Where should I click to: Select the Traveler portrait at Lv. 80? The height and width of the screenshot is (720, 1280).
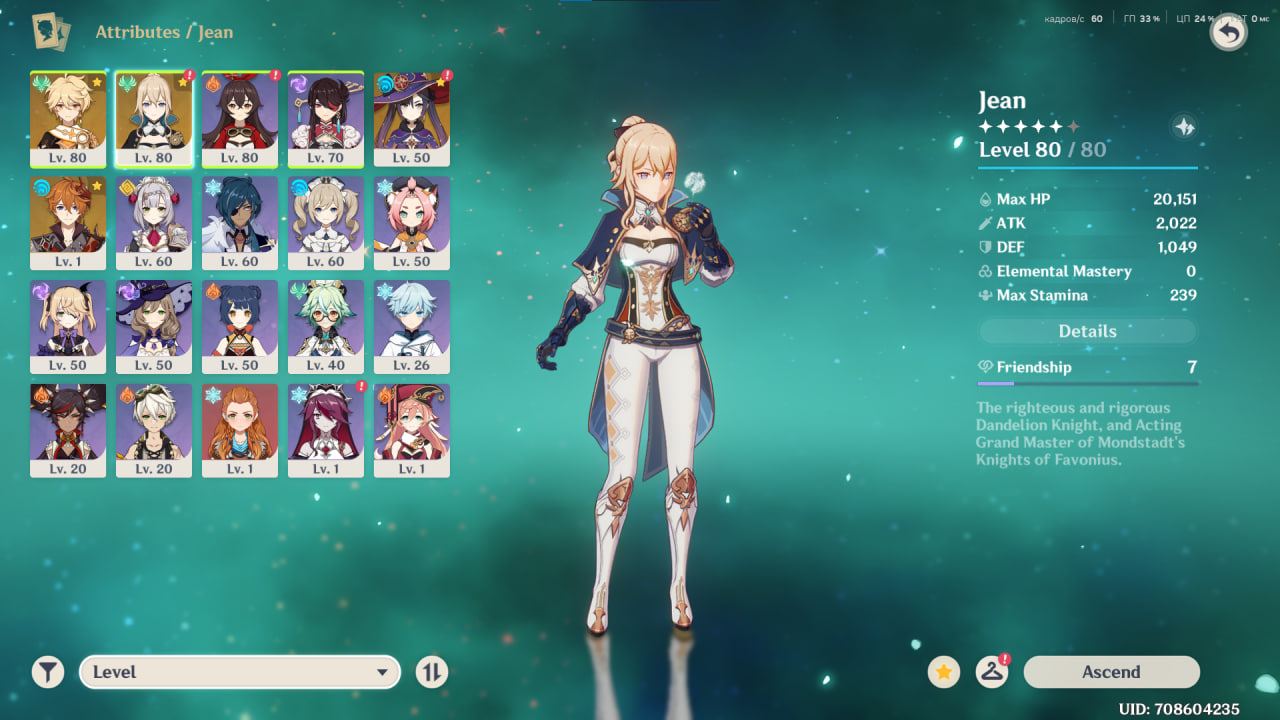68,118
